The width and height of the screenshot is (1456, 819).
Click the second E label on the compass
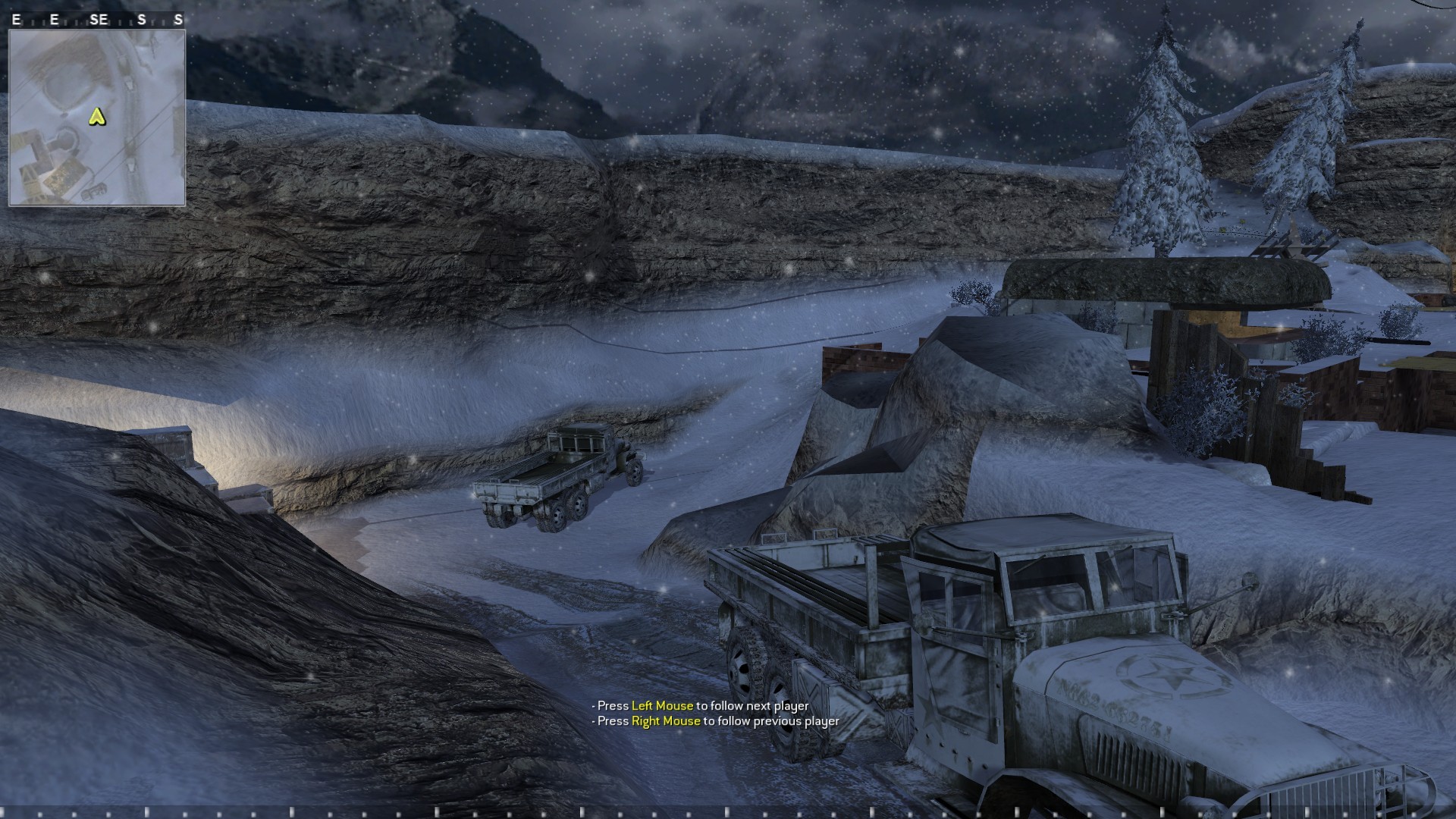pyautogui.click(x=54, y=19)
